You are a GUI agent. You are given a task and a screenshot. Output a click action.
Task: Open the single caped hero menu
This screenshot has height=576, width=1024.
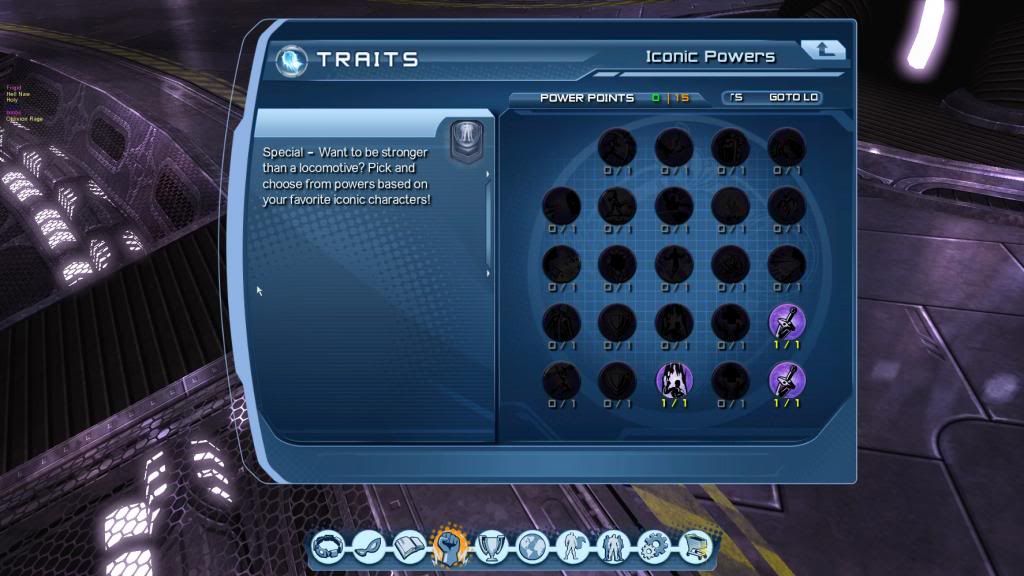tap(573, 546)
